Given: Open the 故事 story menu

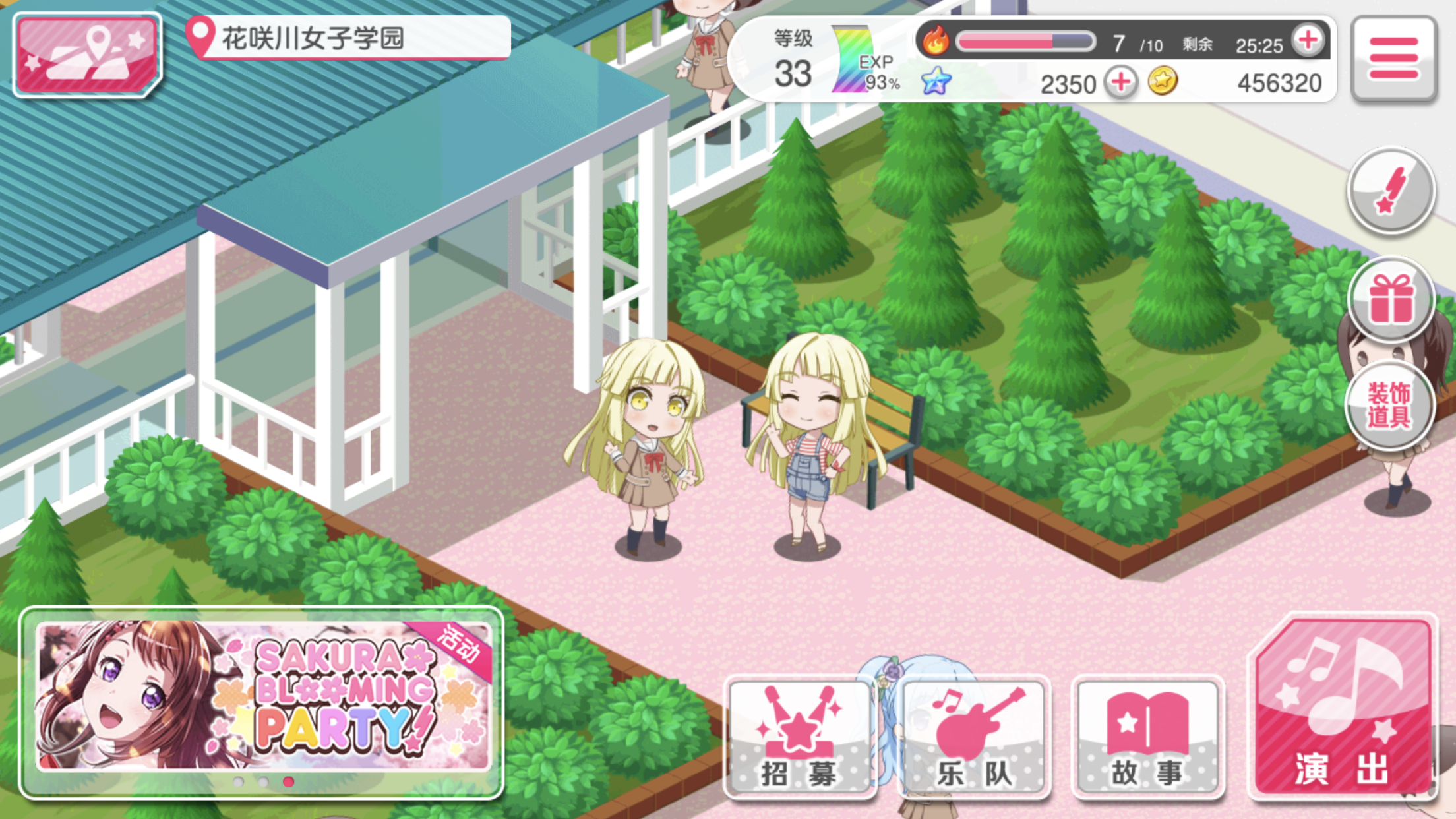Looking at the screenshot, I should click(x=1148, y=737).
